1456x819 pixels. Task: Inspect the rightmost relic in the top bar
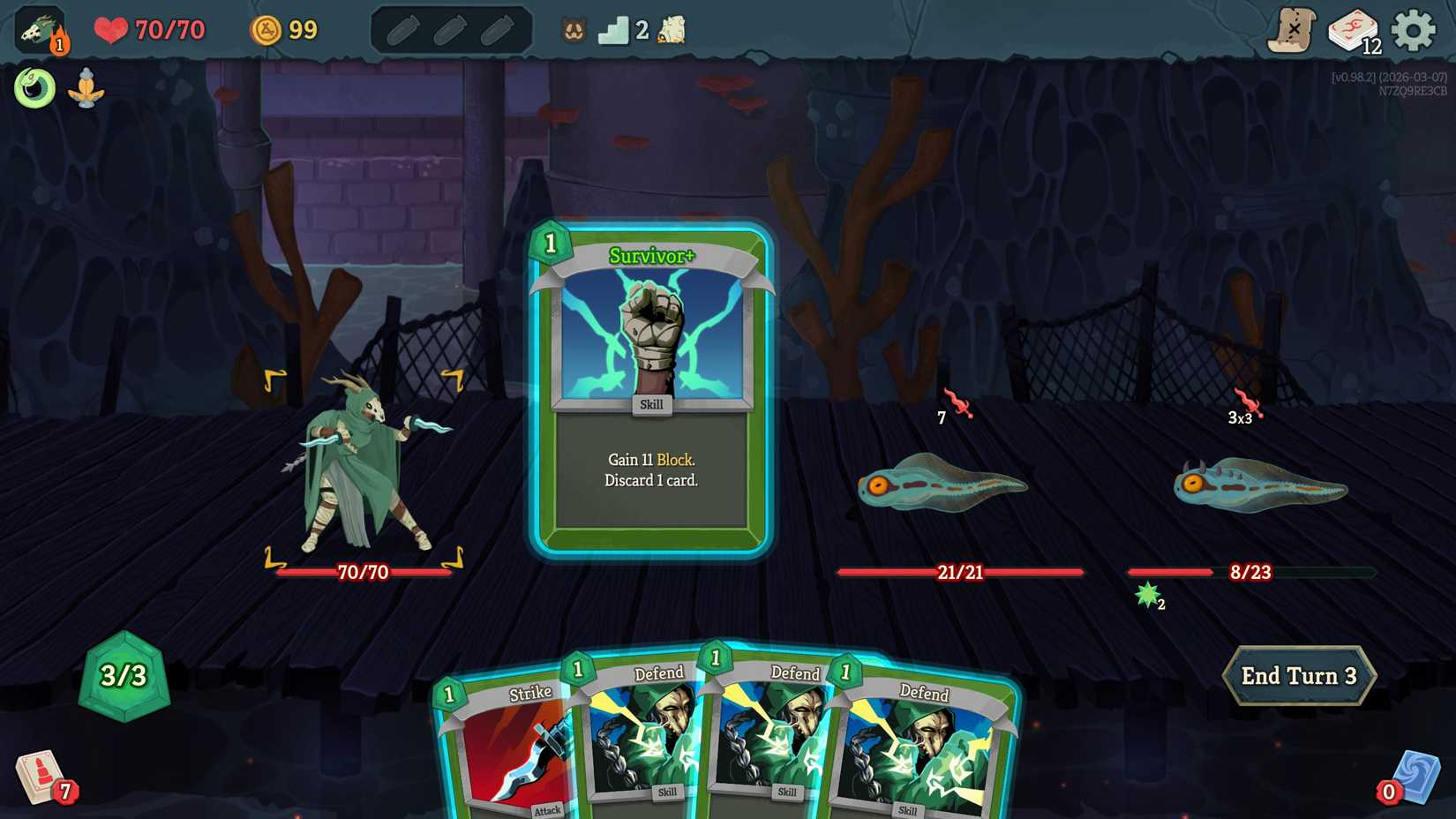670,29
